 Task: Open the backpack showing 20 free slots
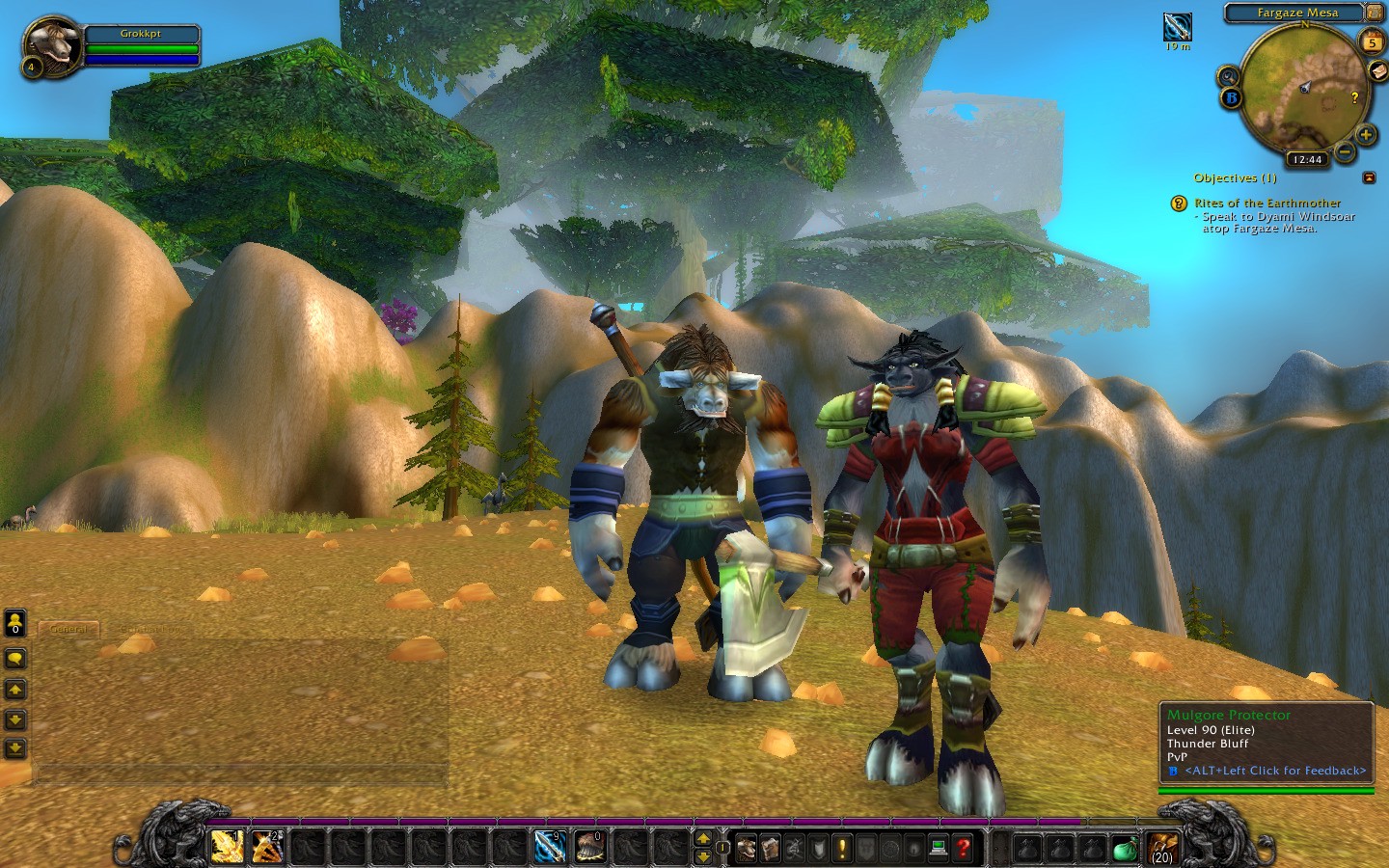click(x=1161, y=848)
